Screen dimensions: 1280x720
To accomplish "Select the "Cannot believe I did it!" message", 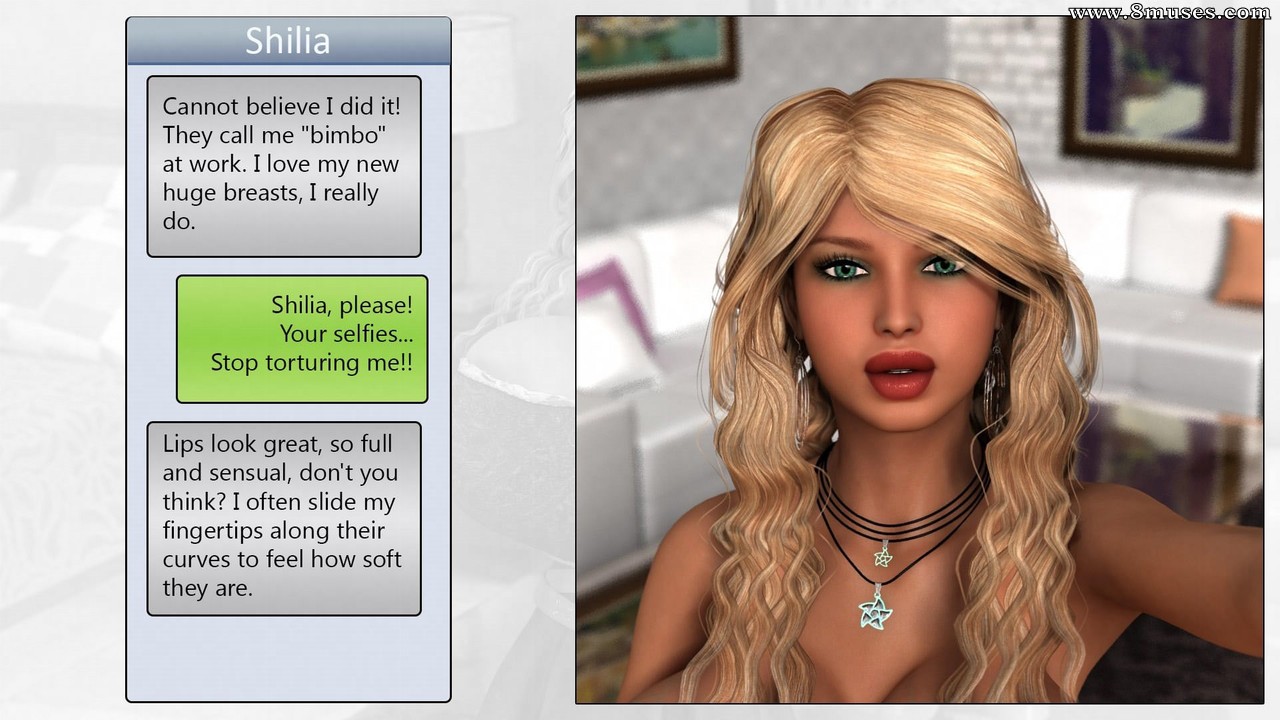I will pyautogui.click(x=284, y=165).
